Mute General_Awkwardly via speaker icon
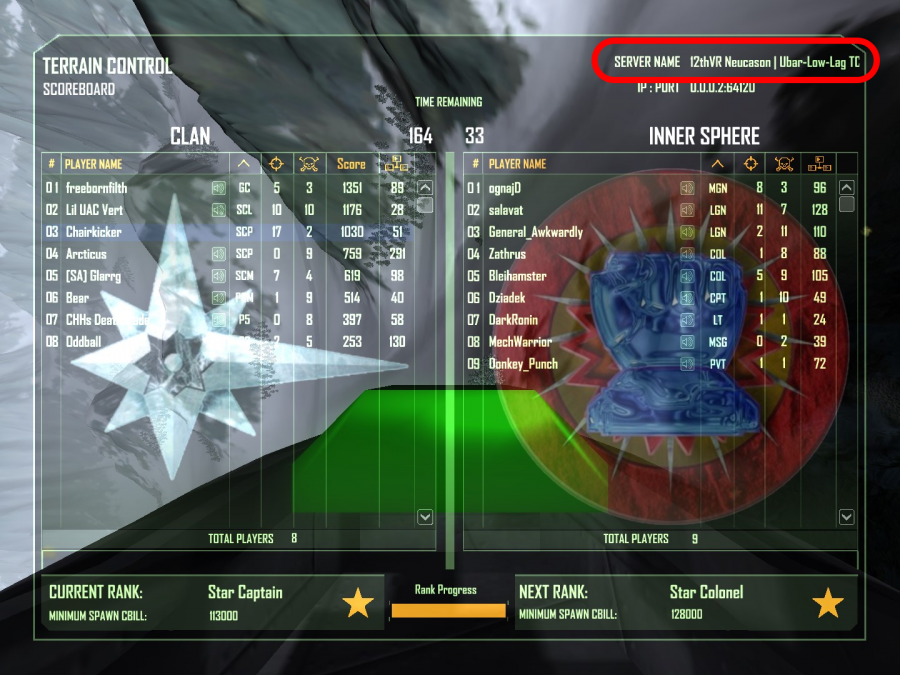This screenshot has height=675, width=900. [x=687, y=232]
